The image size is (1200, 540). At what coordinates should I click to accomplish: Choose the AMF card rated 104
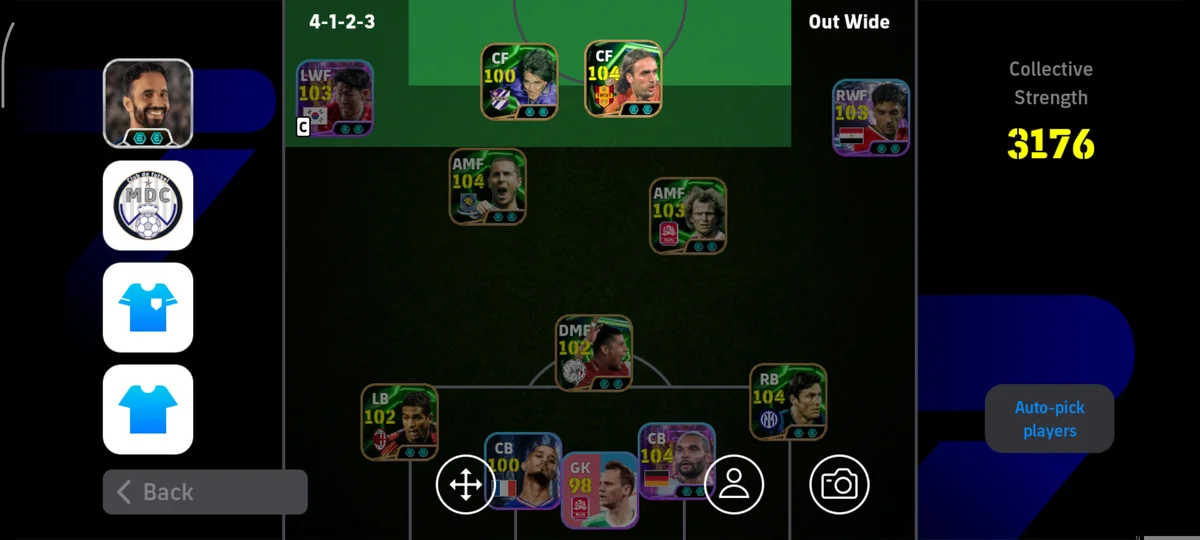coord(487,186)
